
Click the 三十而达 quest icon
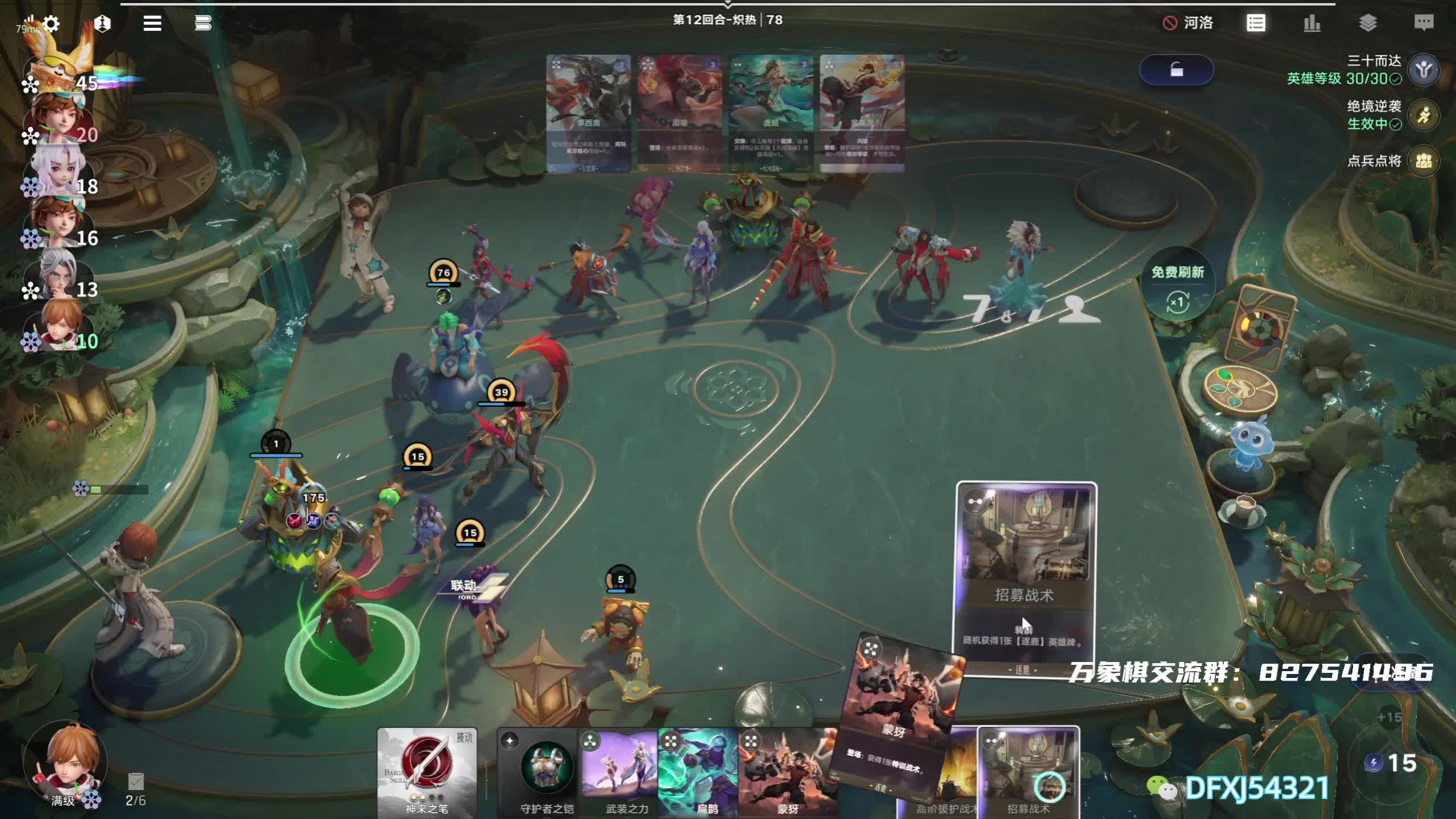coord(1424,70)
